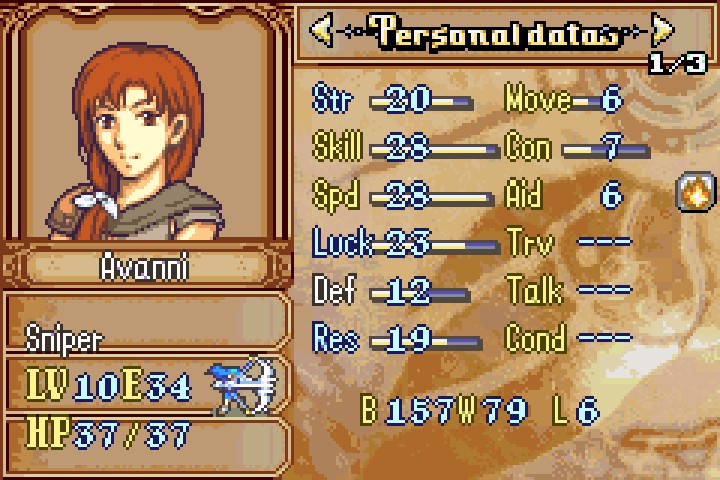Advance to the next page with the right arrow
Image resolution: width=720 pixels, height=480 pixels.
pos(662,30)
